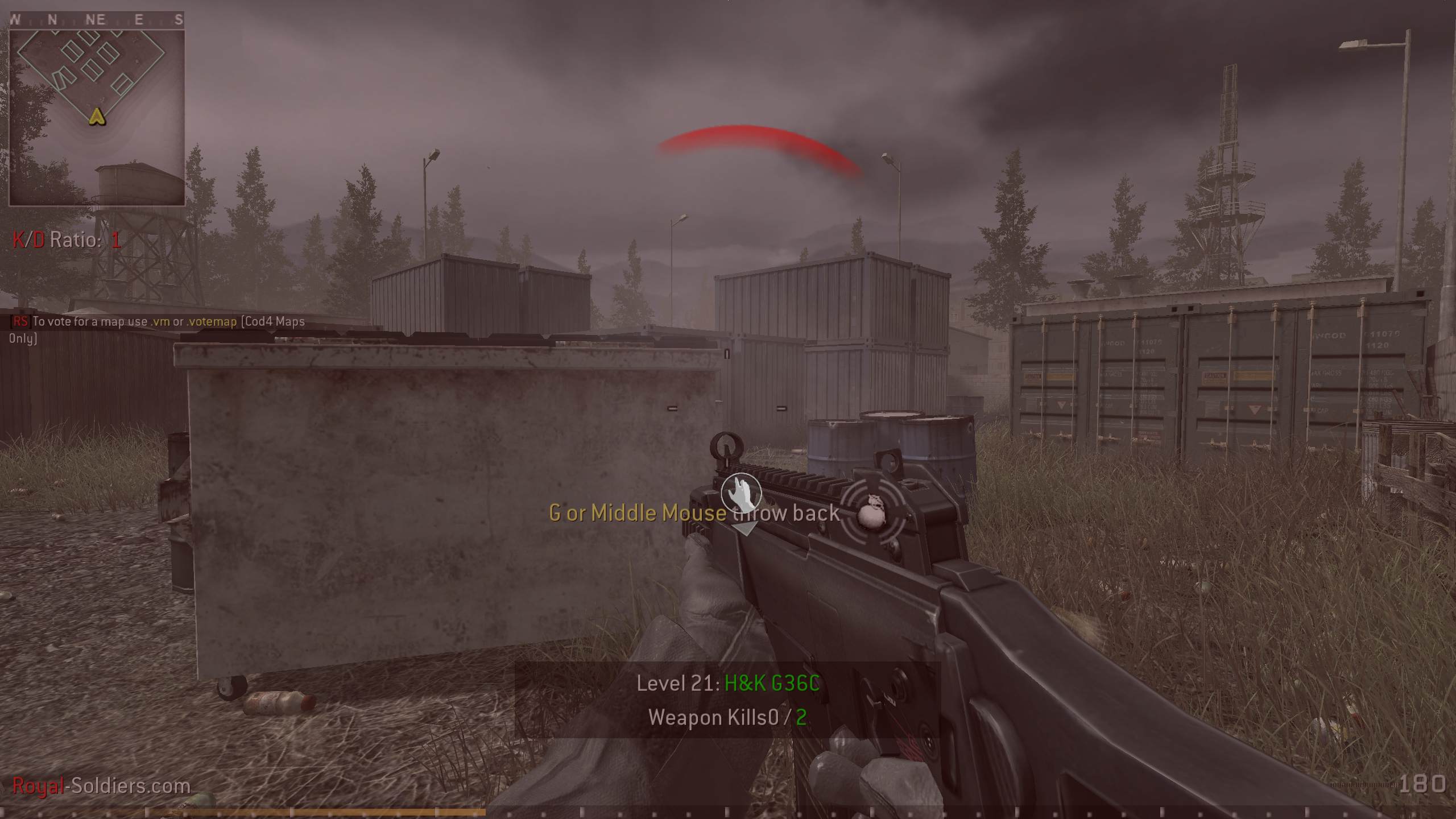Click the compass heading bar at the bottom
Screen dimensions: 1456x819
click(x=728, y=812)
